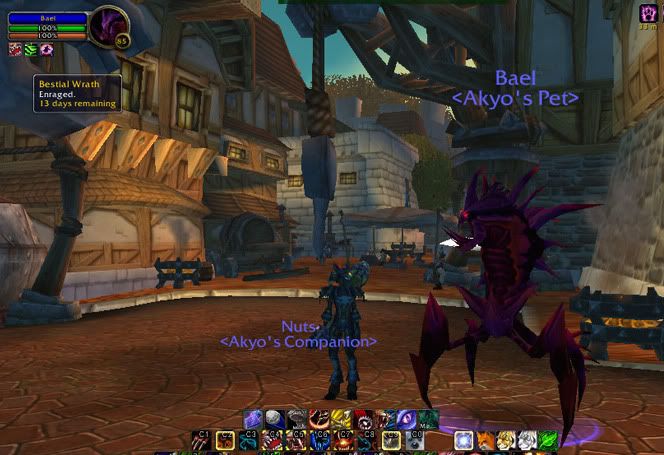Activate the action slot labeled C1

[201, 439]
